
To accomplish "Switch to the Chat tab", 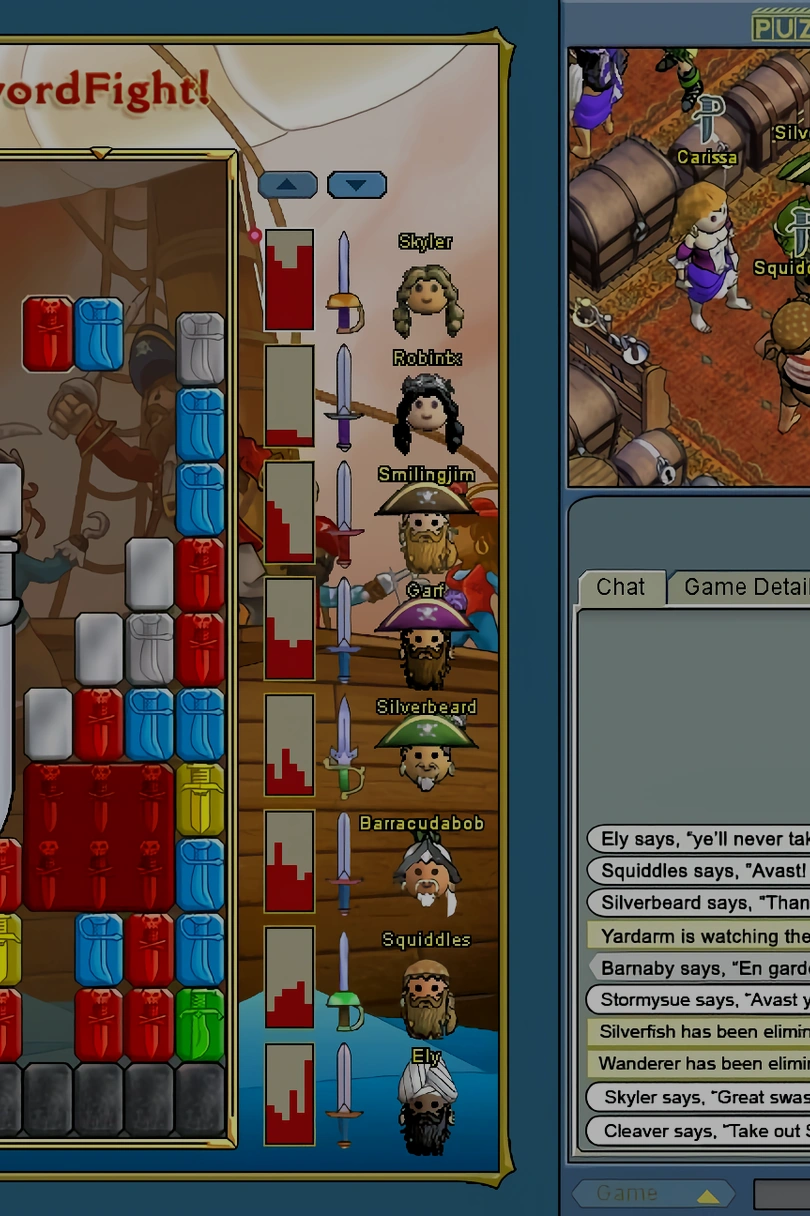I will pyautogui.click(x=621, y=588).
